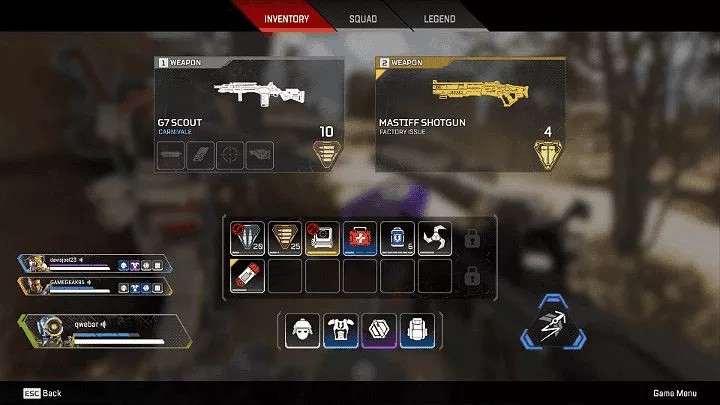Choose the shield cell item

click(x=397, y=237)
